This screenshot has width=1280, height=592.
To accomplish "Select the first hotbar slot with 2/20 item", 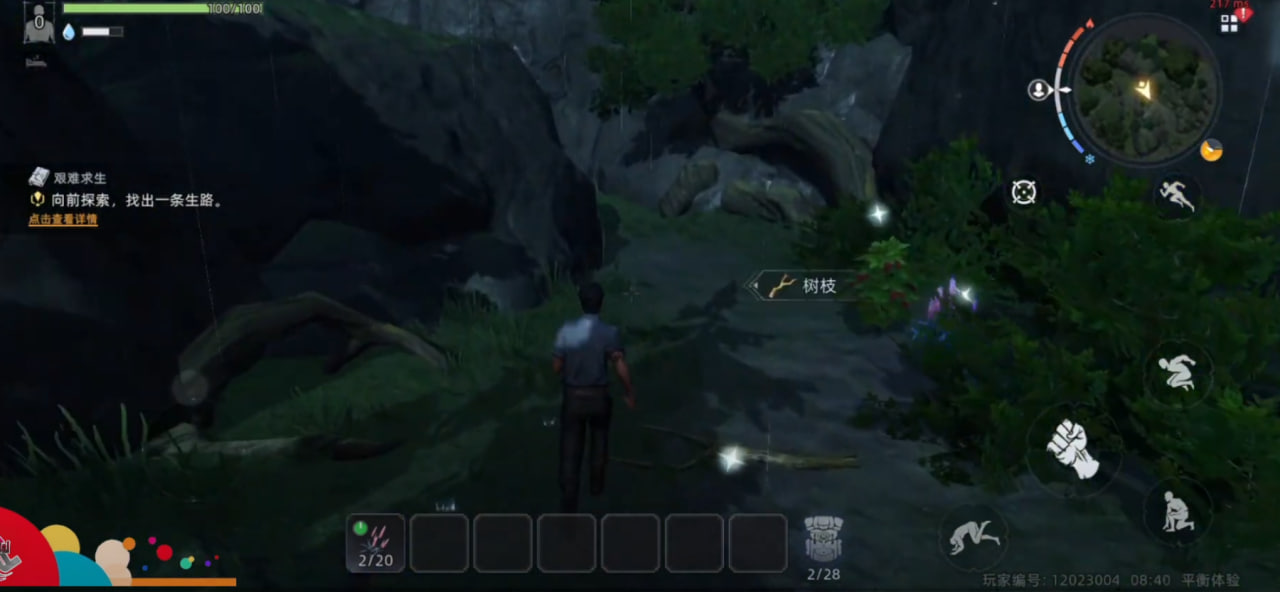I will pyautogui.click(x=376, y=543).
